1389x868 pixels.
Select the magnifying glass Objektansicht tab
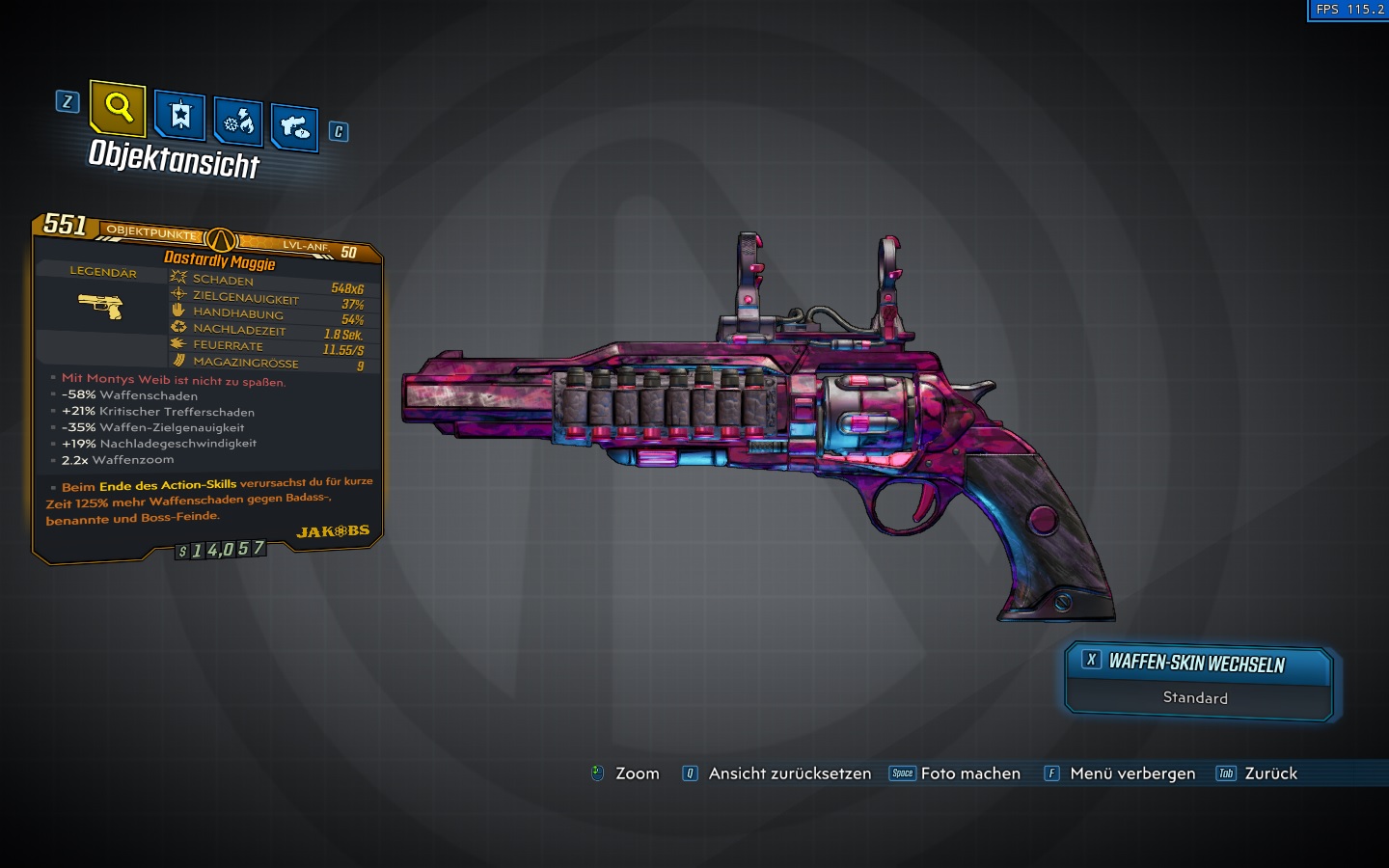pos(118,107)
